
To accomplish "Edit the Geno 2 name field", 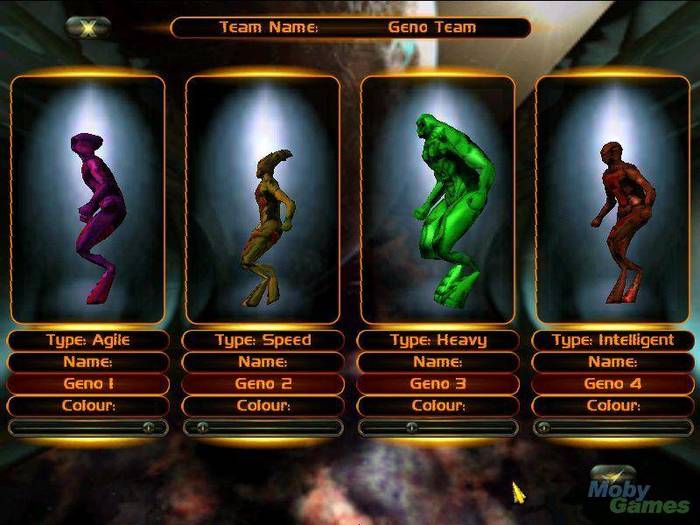I will (x=263, y=383).
